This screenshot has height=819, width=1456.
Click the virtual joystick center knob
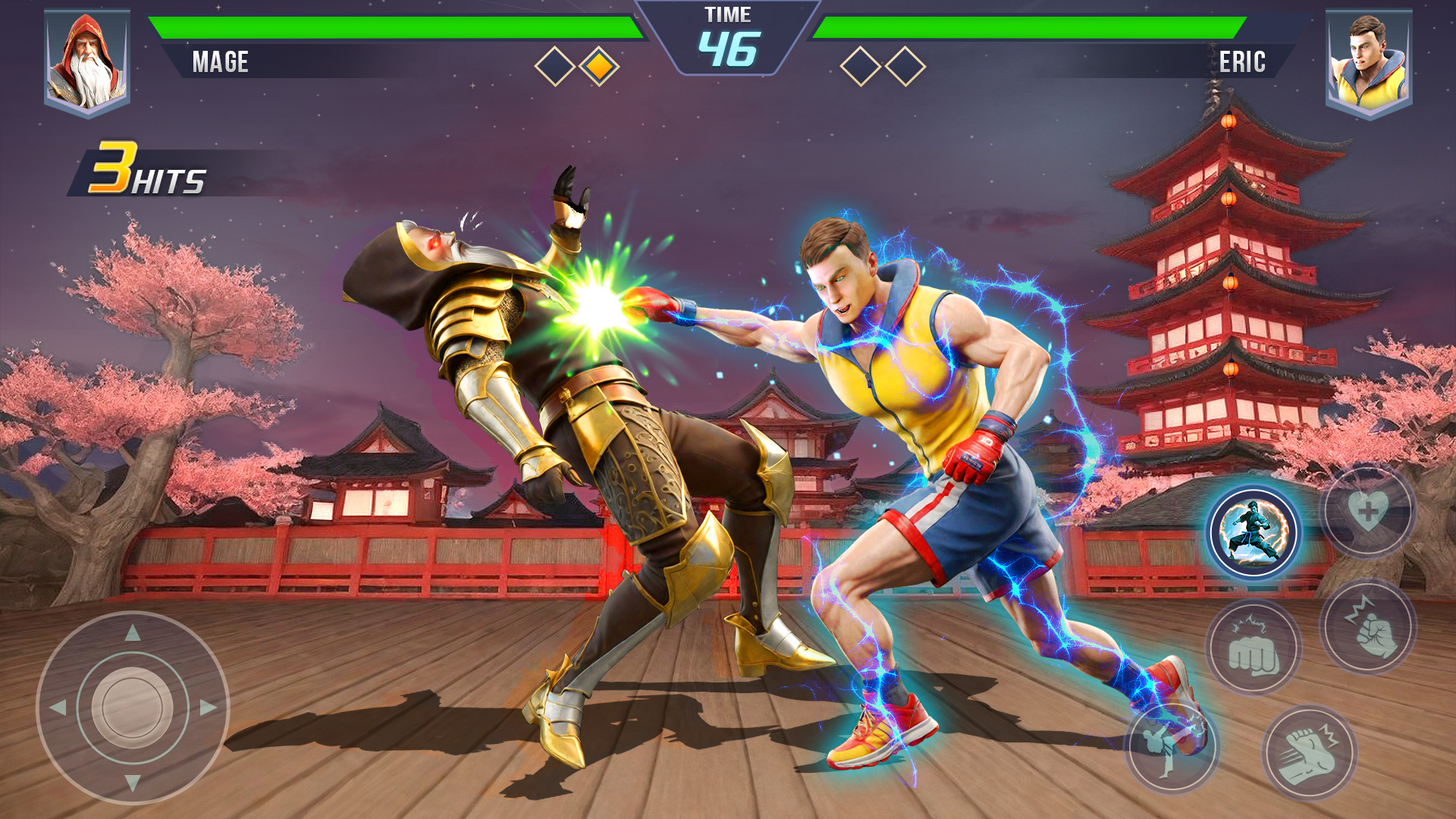coord(133,708)
